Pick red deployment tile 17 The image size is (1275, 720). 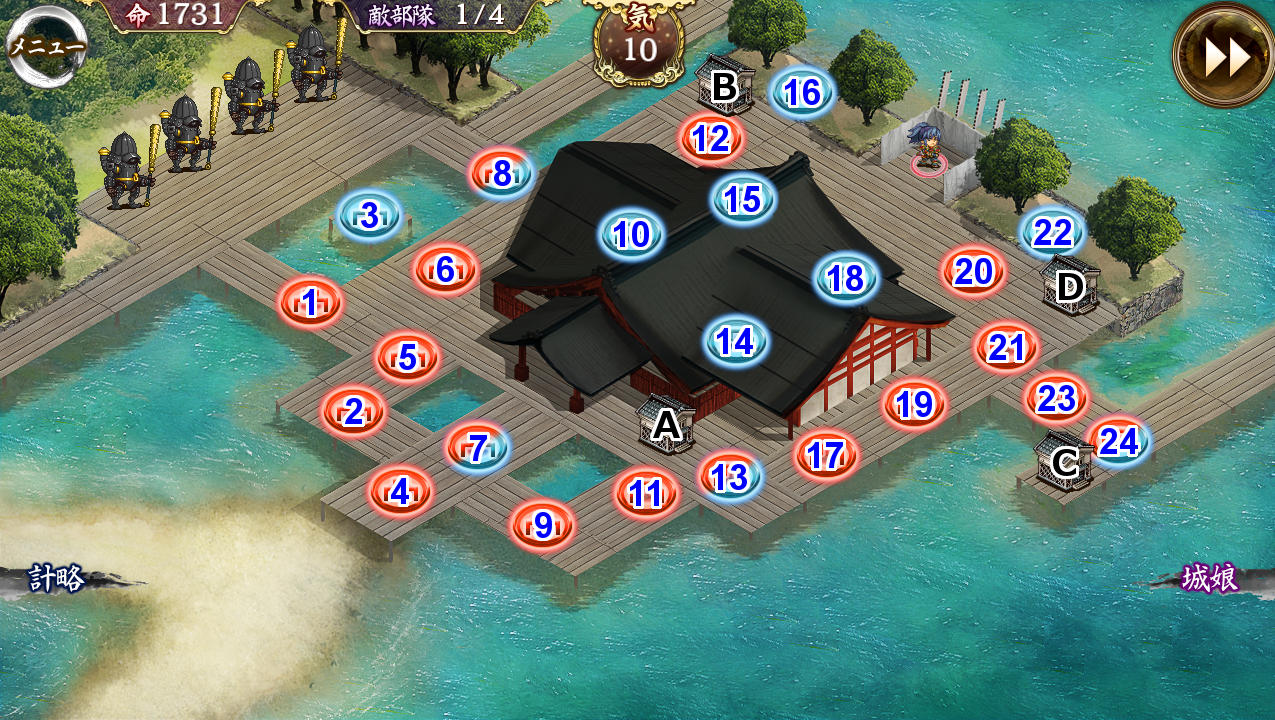826,455
